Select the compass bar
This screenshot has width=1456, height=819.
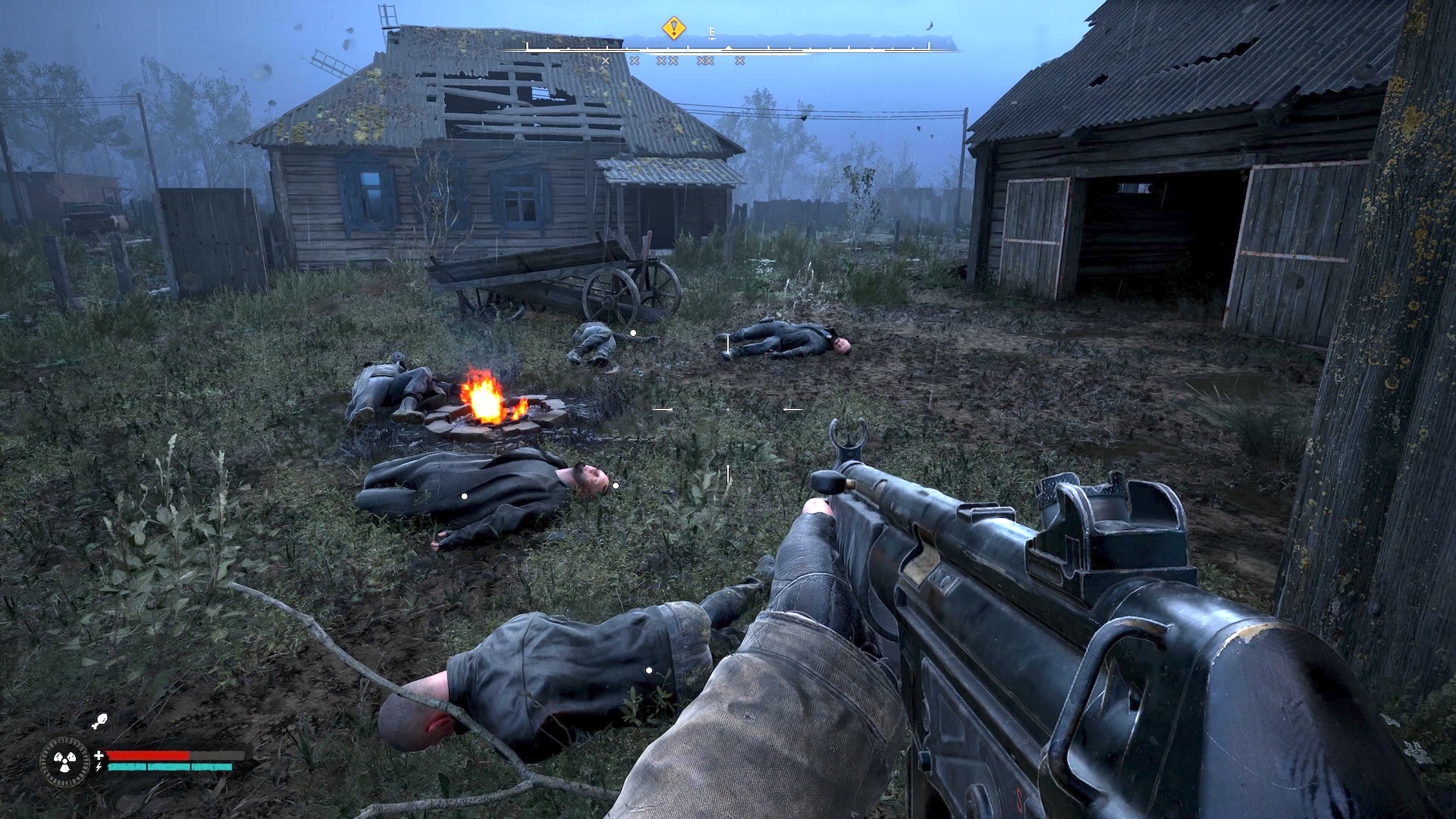[x=728, y=48]
